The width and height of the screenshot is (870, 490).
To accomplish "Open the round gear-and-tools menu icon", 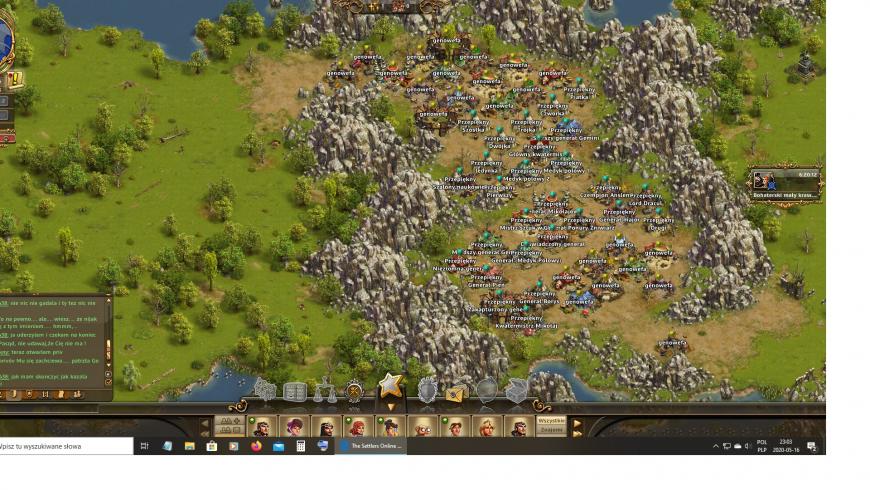I will pos(355,391).
